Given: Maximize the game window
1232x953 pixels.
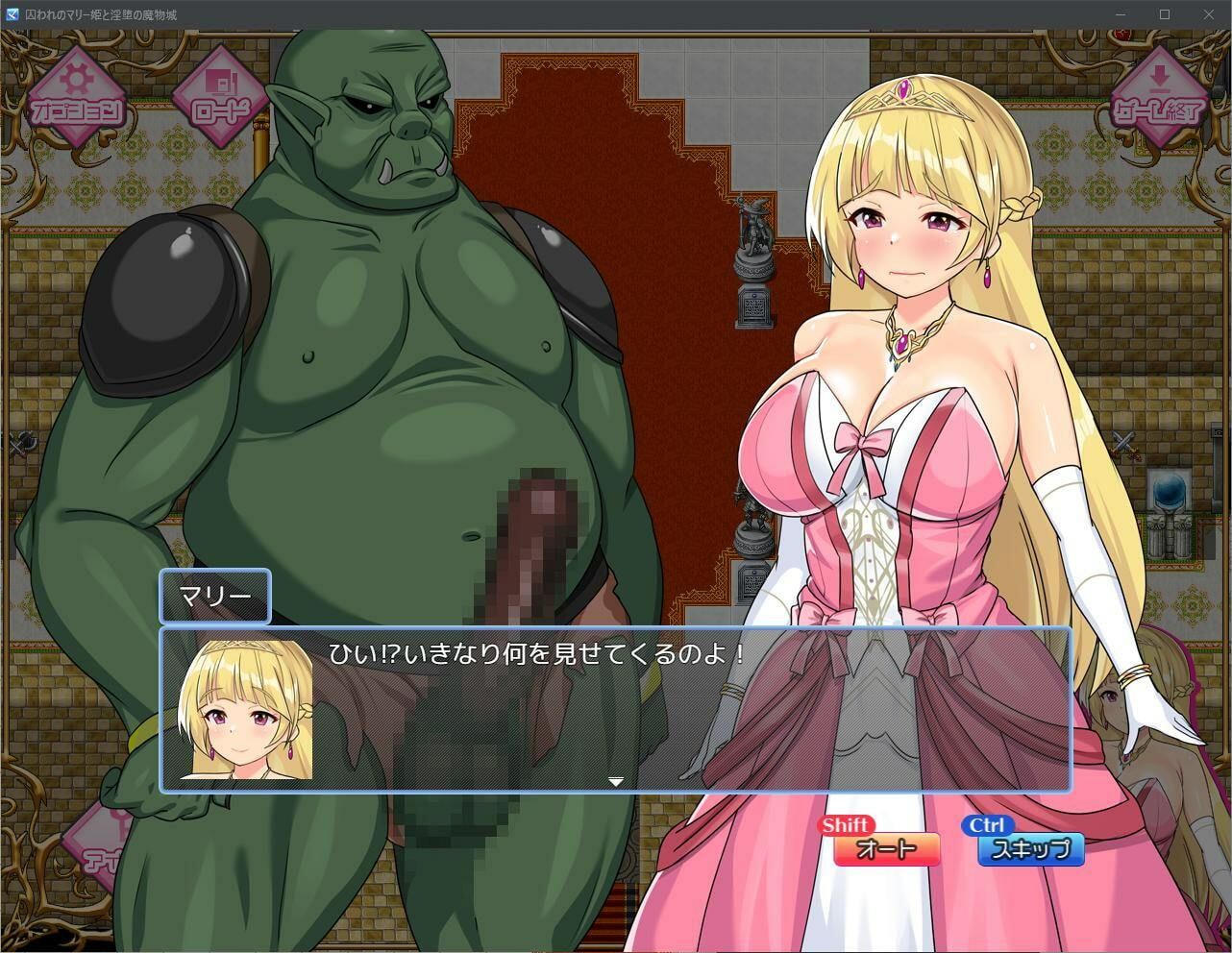Looking at the screenshot, I should click(x=1164, y=14).
